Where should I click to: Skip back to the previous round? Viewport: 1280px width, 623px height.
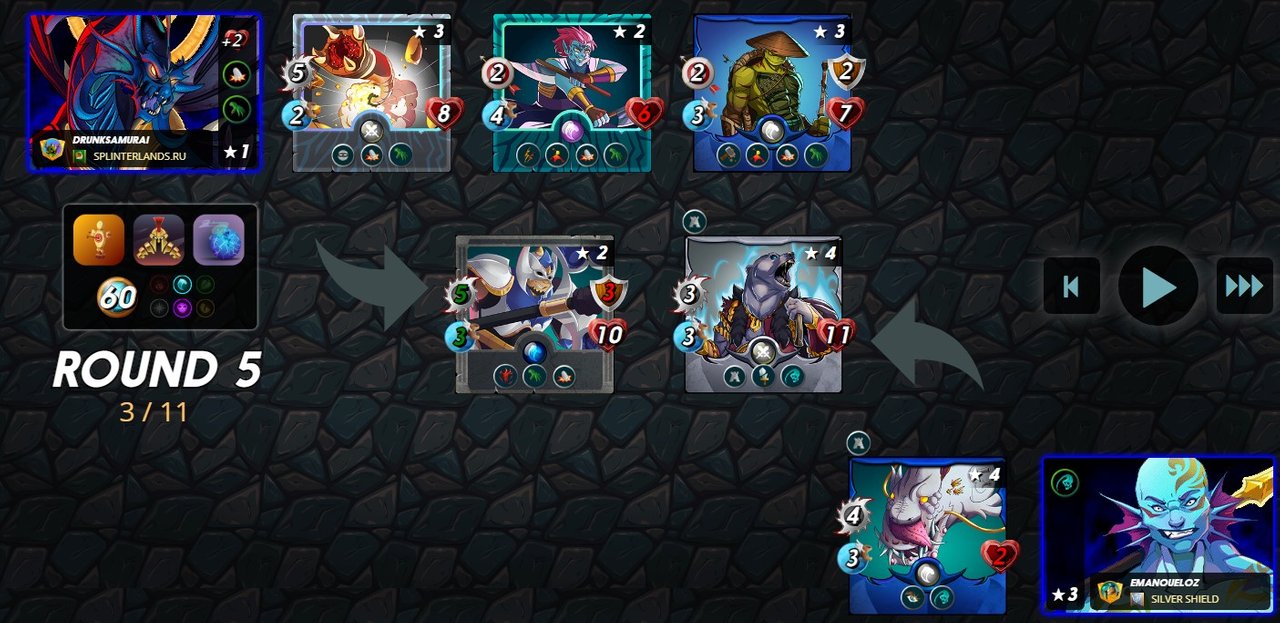point(1071,286)
